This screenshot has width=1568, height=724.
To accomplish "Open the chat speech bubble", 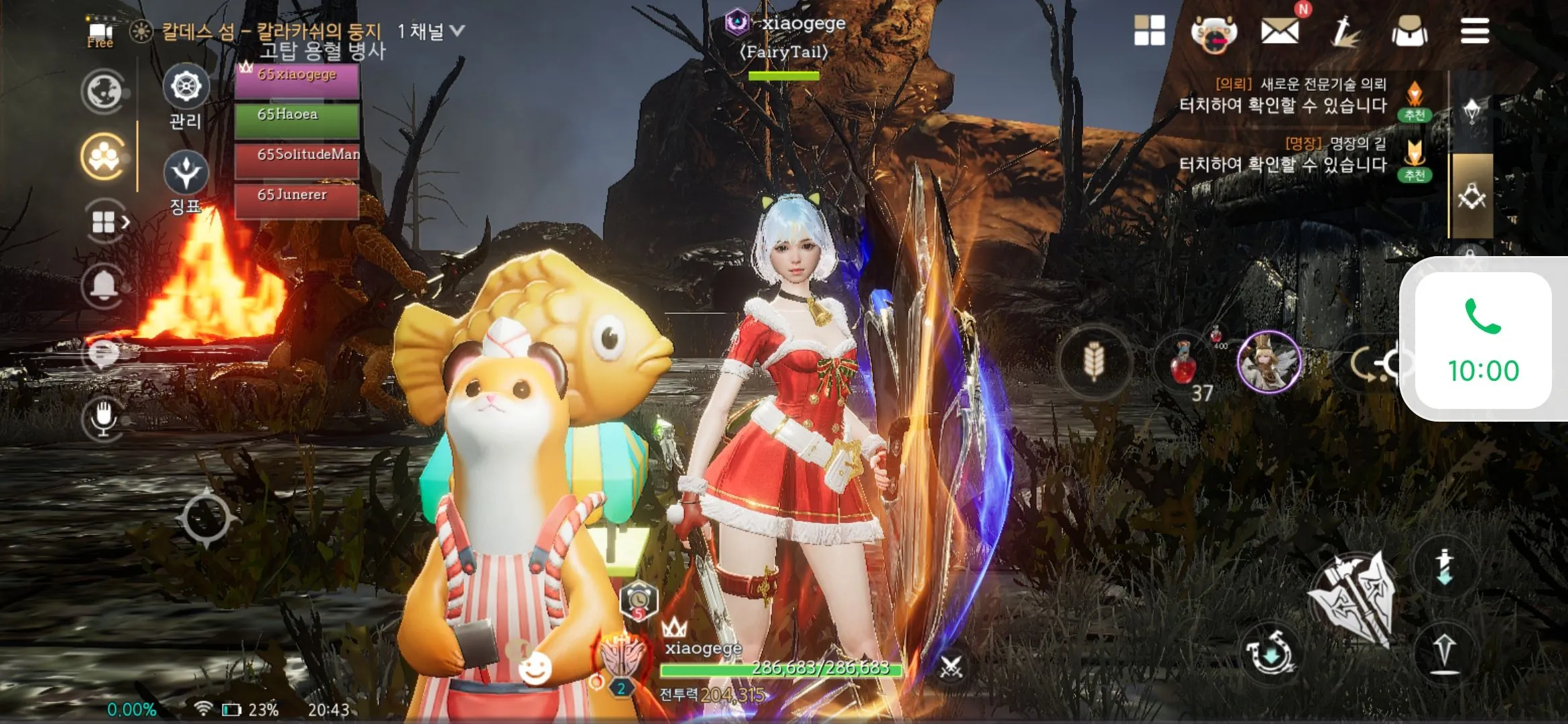I will pos(103,353).
